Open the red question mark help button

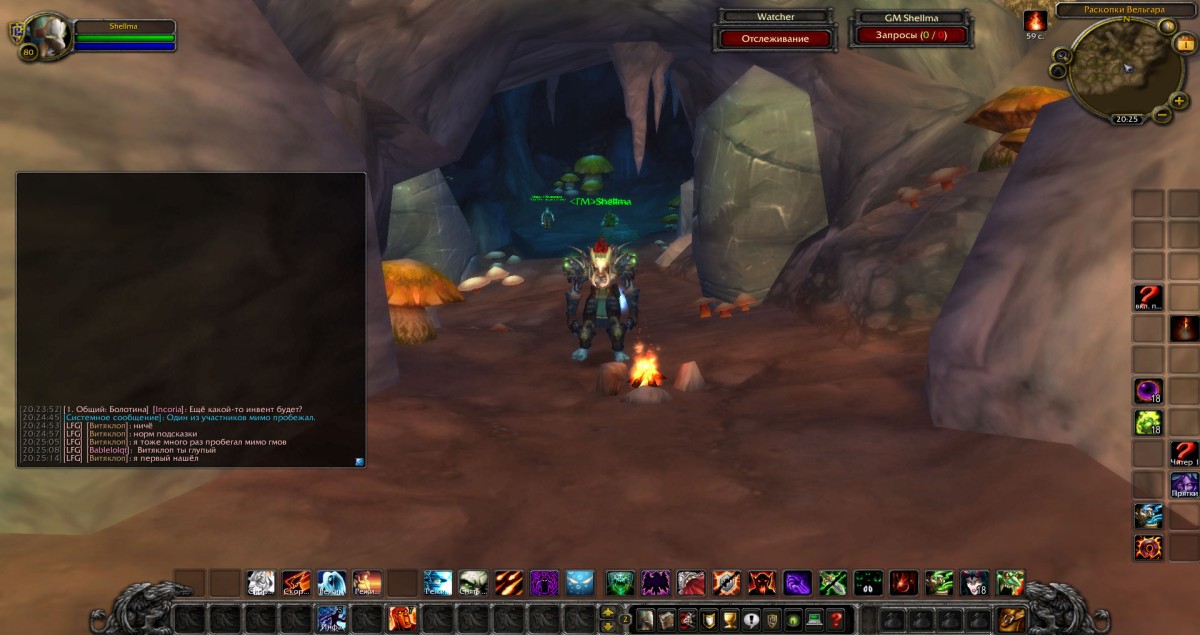click(x=835, y=619)
